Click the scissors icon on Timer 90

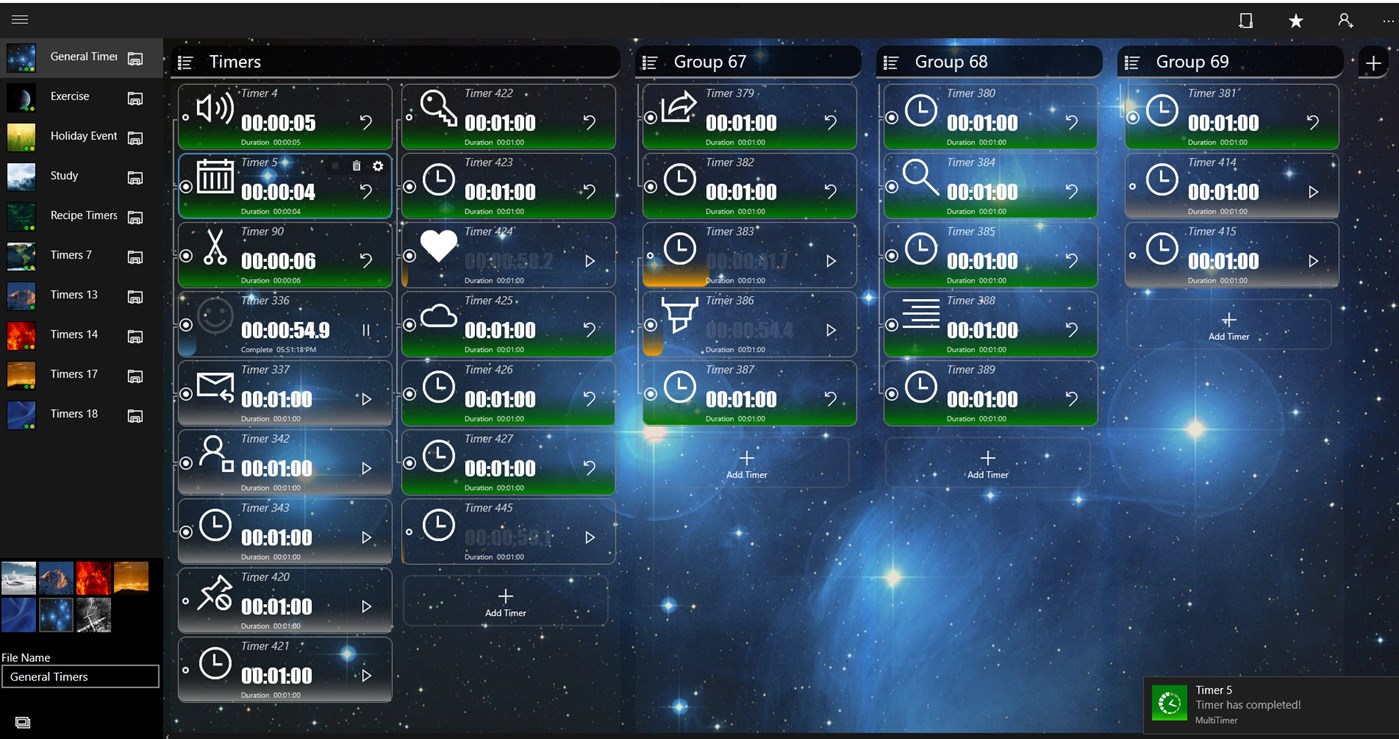tap(213, 247)
